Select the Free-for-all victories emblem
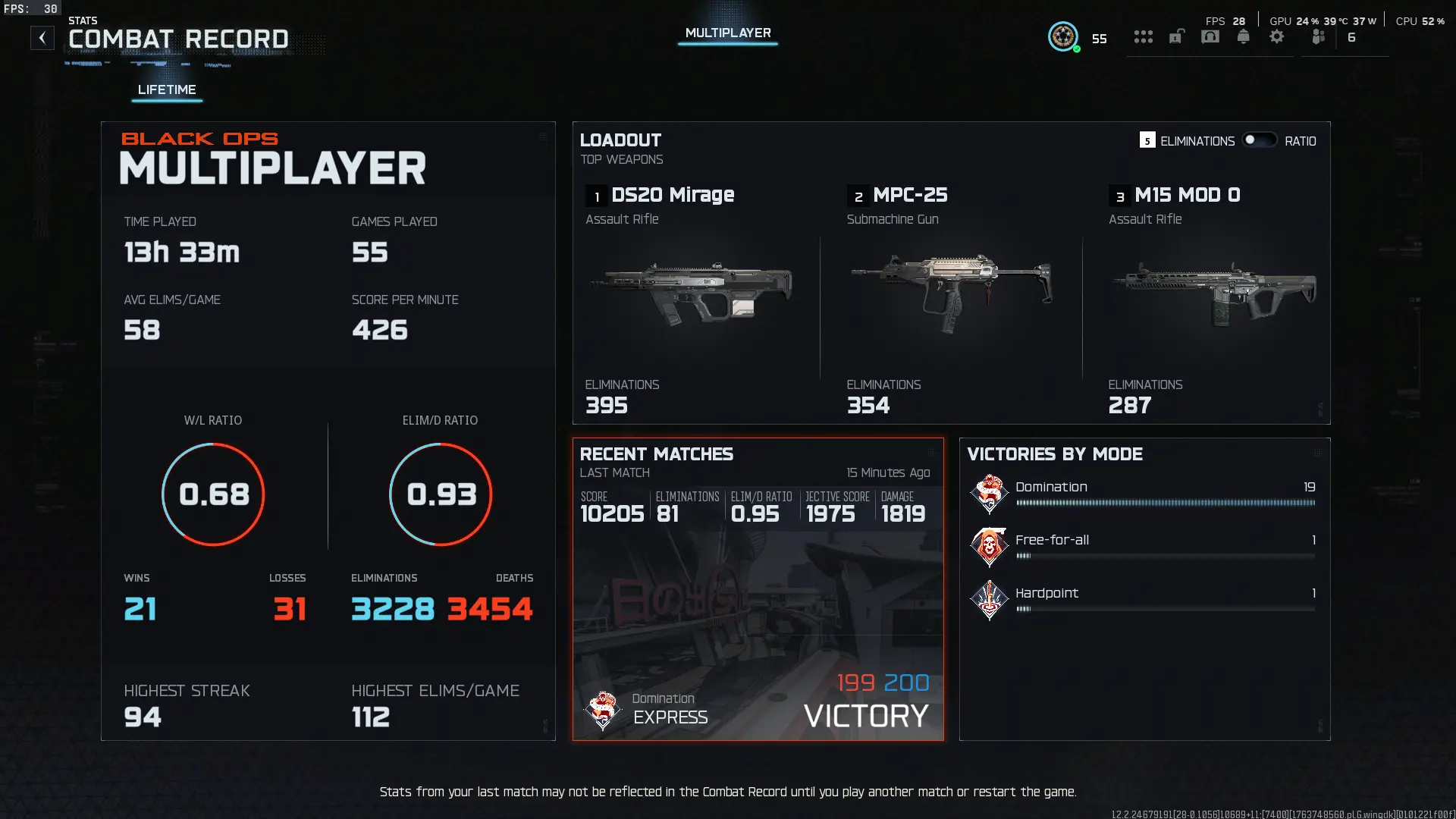Screen dimensions: 1456x819 [x=988, y=547]
